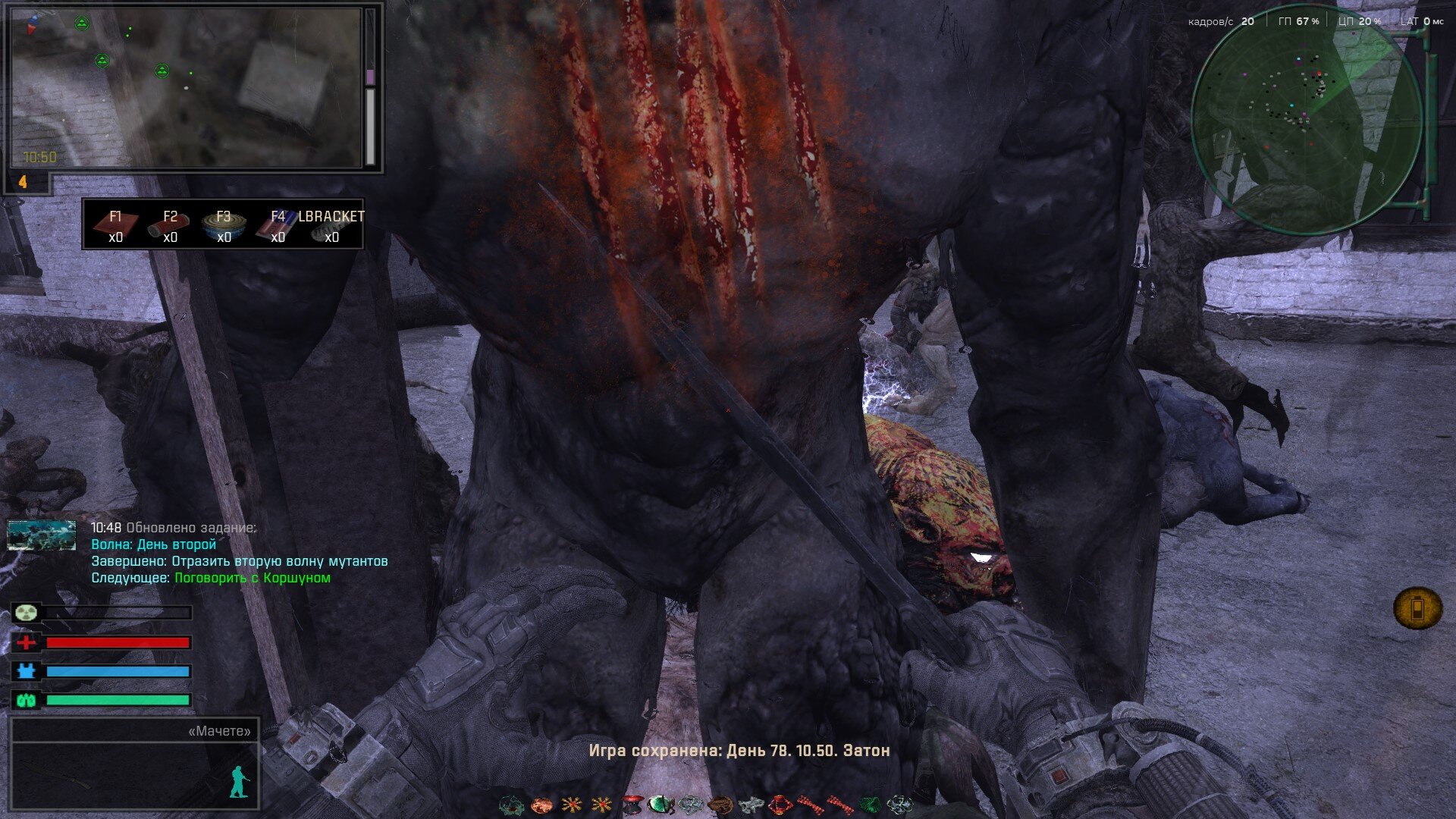Click the minimap vertical zoom bar
Viewport: 1456px width, 819px height.
pos(370,87)
